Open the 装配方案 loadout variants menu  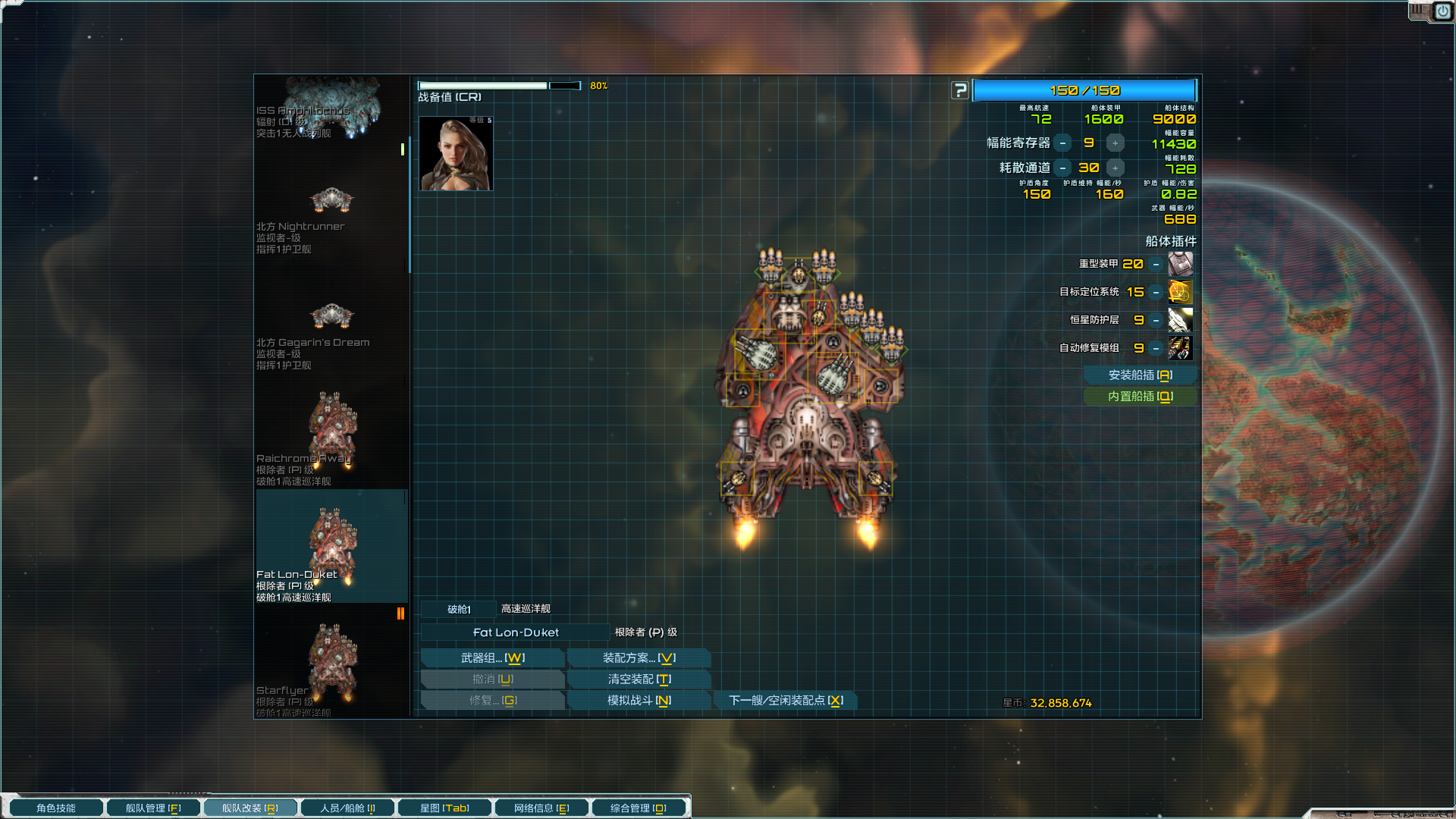click(639, 658)
